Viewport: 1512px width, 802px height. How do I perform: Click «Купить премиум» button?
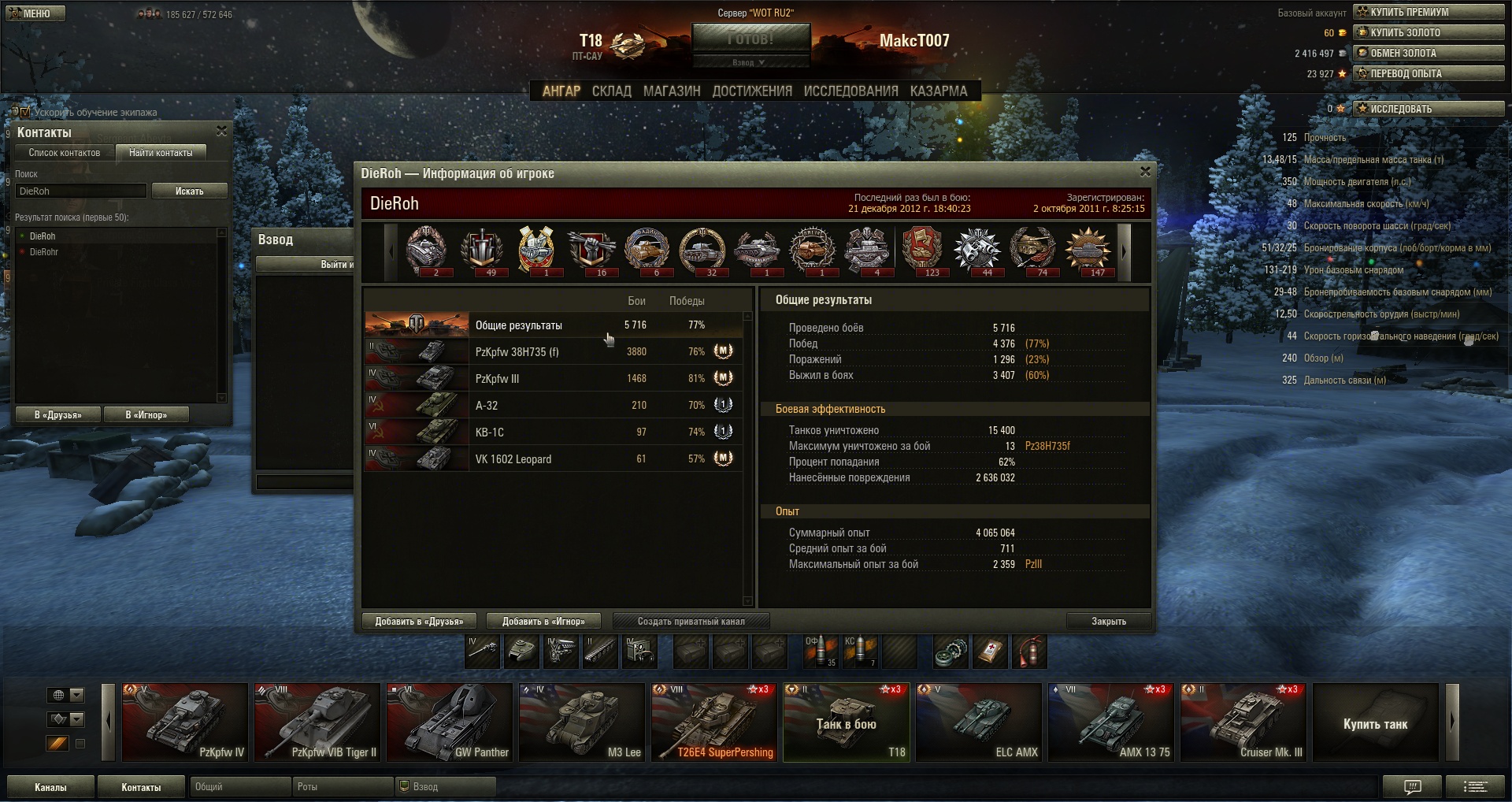[1429, 12]
